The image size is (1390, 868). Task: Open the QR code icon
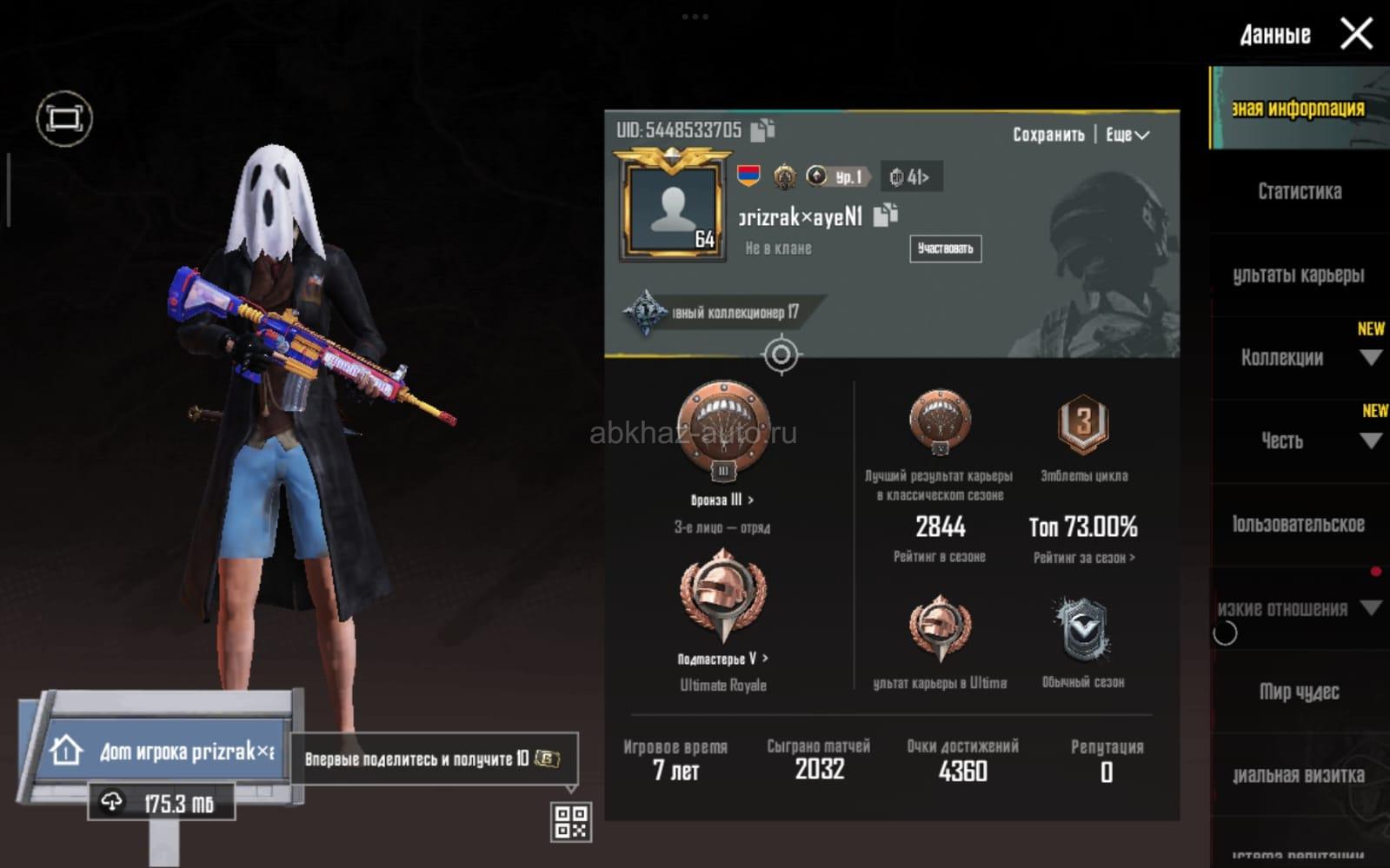[x=571, y=821]
